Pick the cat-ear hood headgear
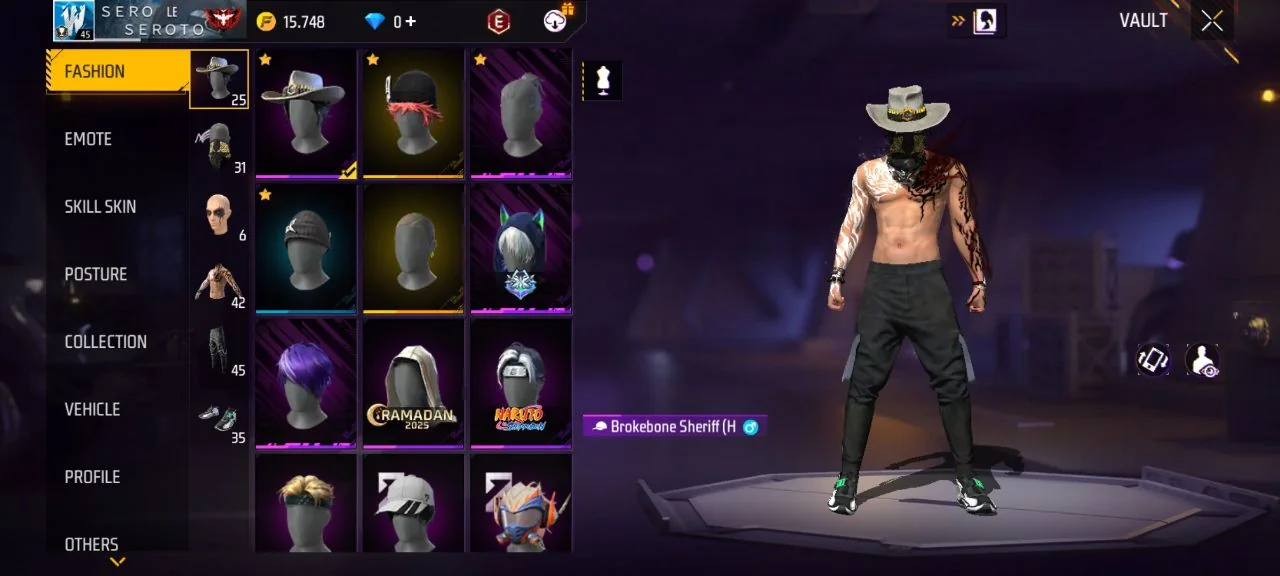1280x576 pixels. tap(520, 248)
